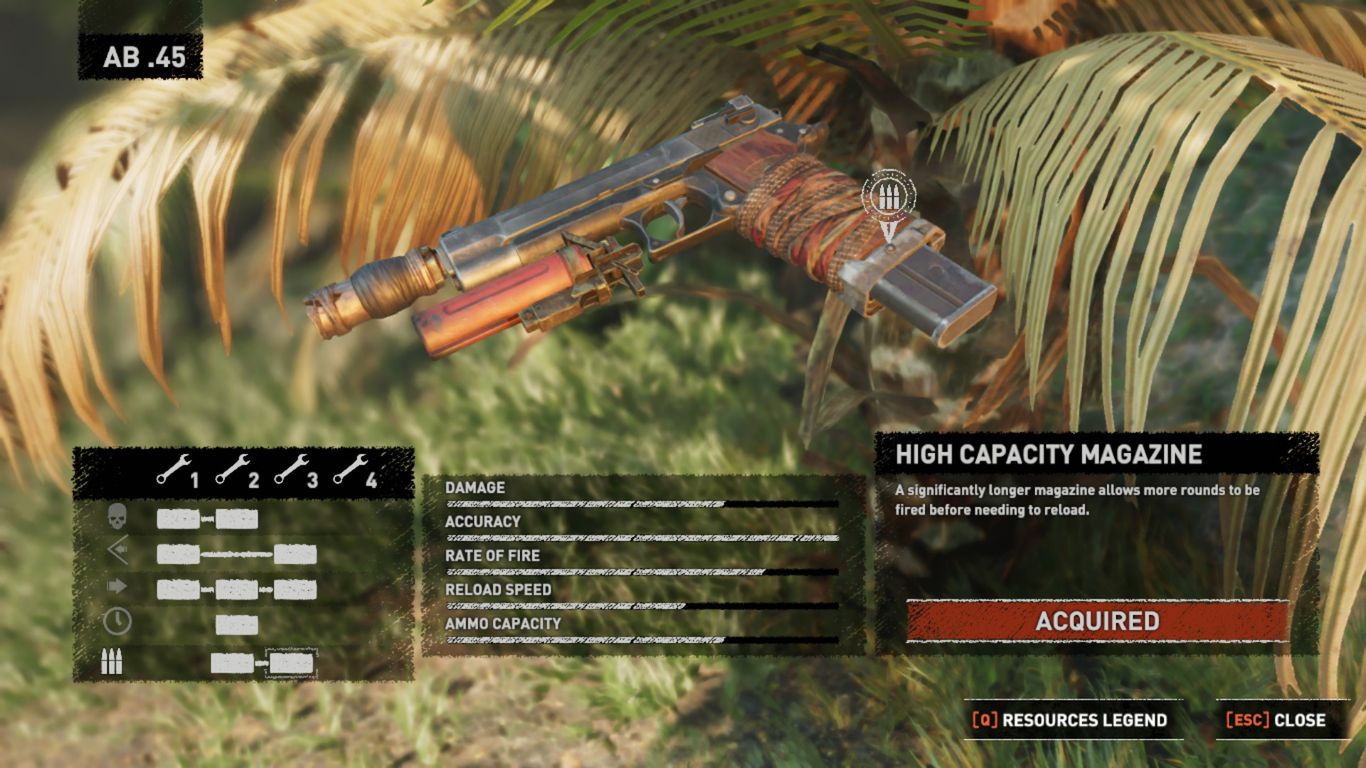Pick the tier 1 rate of fire upgrade
This screenshot has height=768, width=1366.
(x=178, y=589)
